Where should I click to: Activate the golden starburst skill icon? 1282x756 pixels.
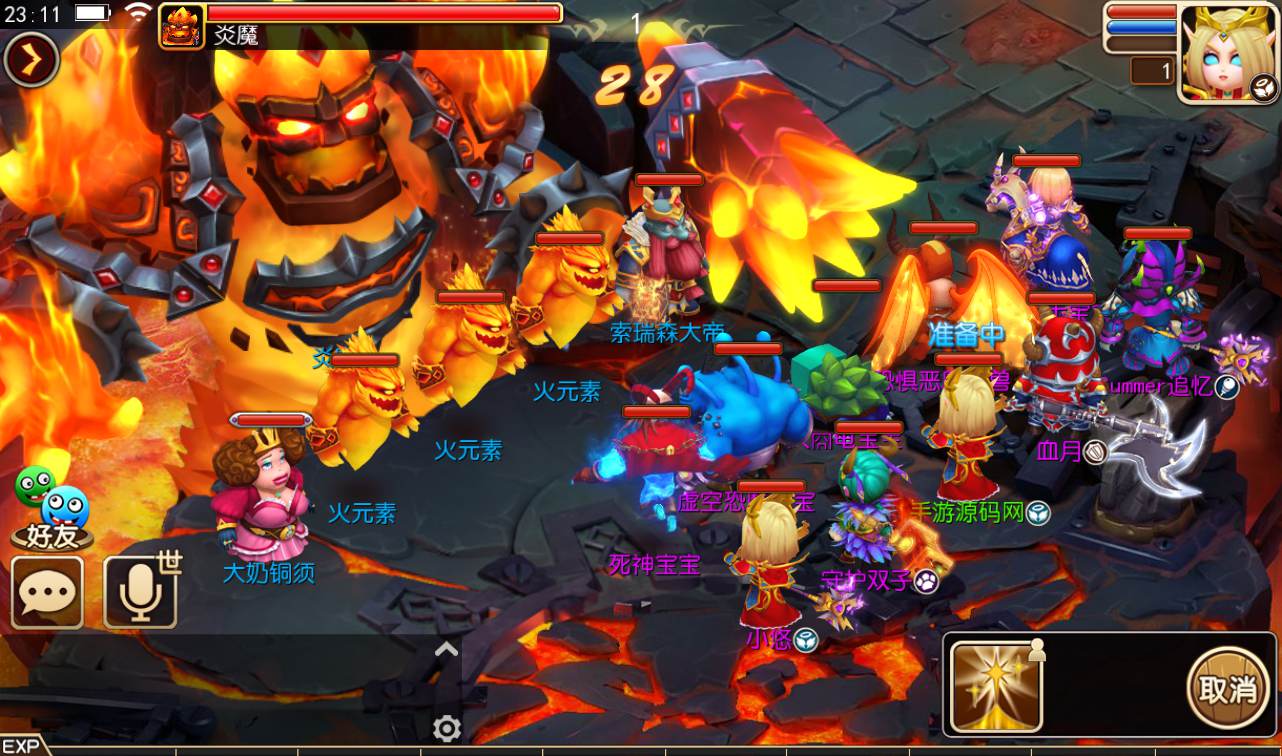click(996, 686)
